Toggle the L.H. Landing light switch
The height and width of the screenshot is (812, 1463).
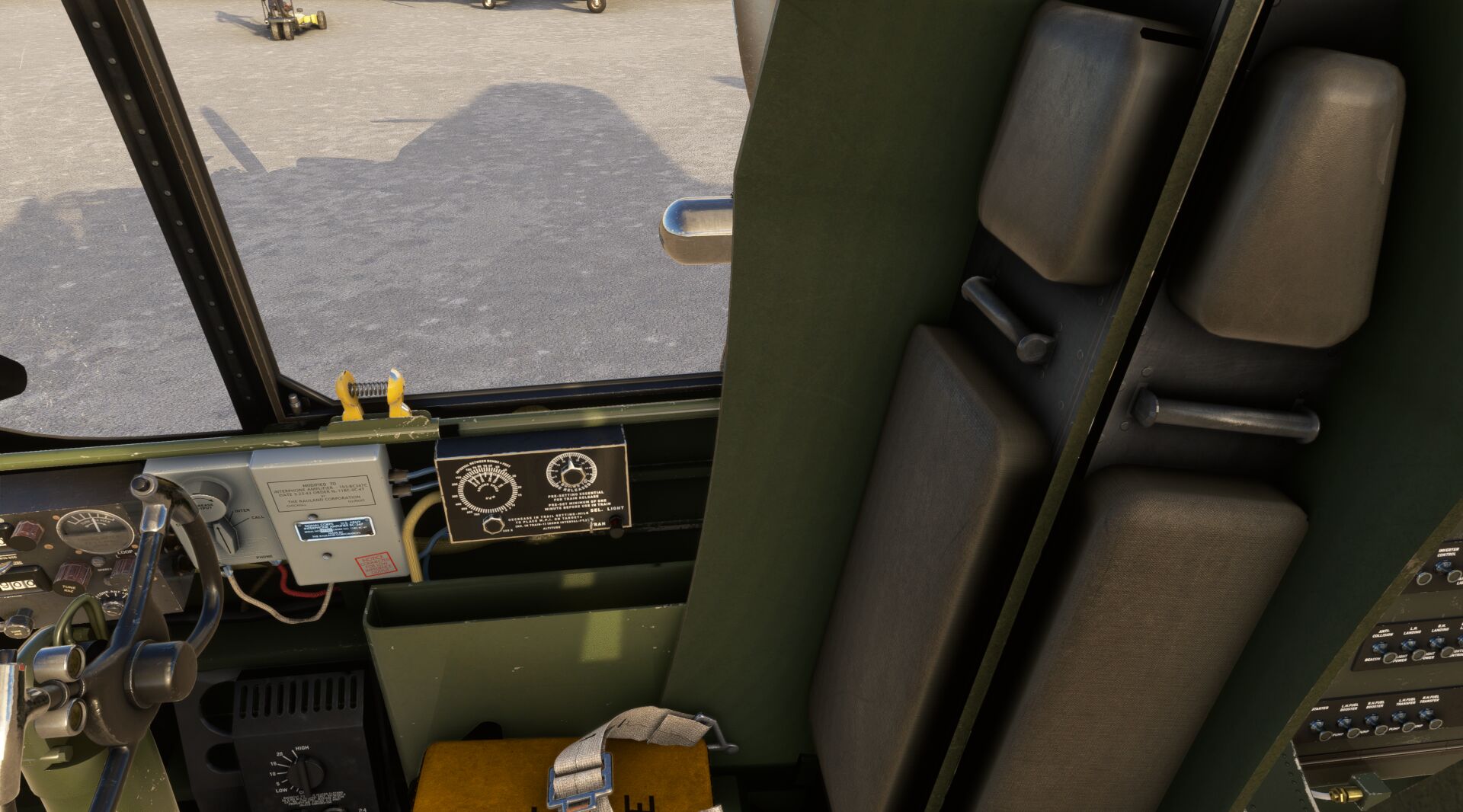point(1410,644)
